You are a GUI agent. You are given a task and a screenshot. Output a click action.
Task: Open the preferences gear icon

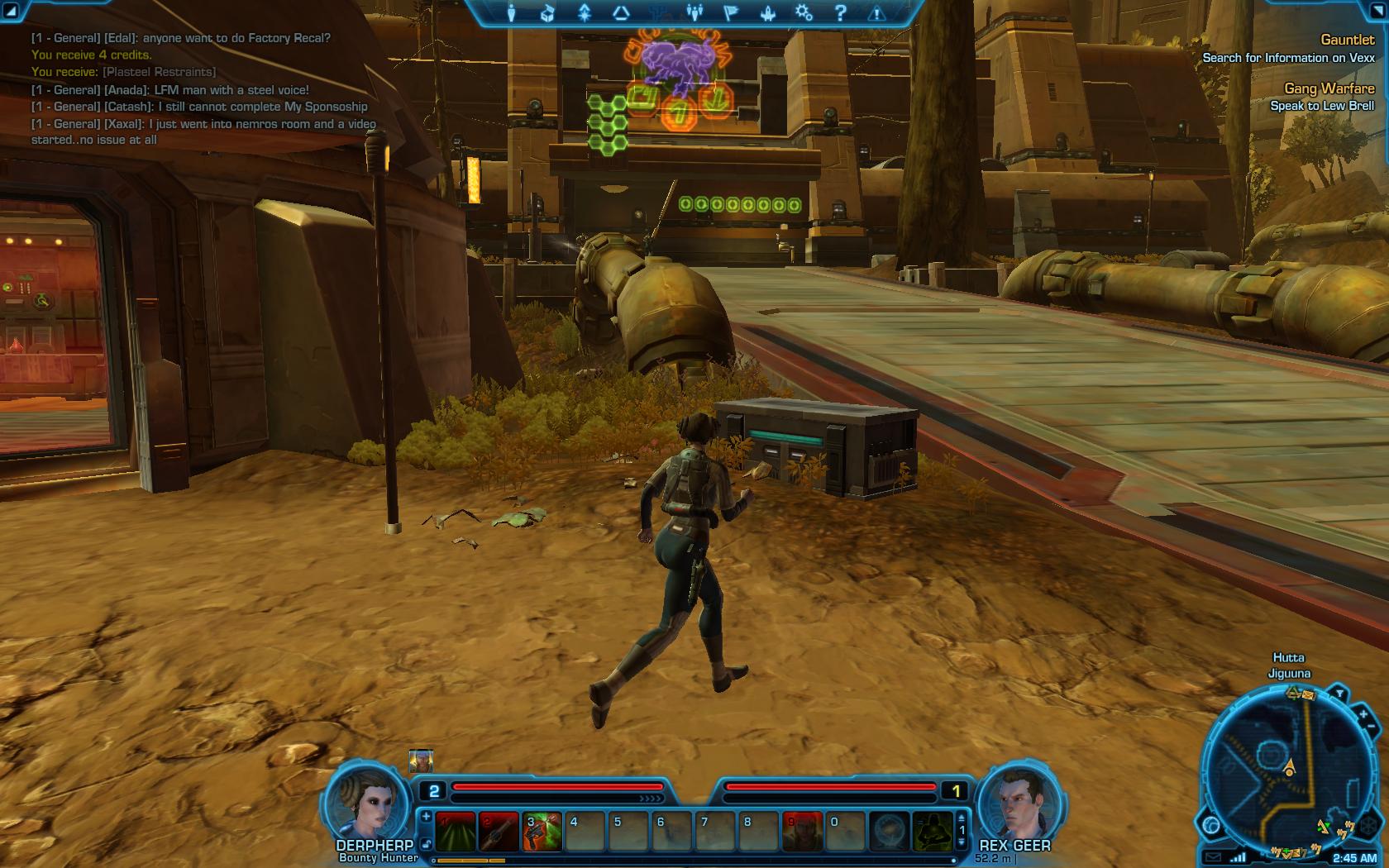coord(804,13)
